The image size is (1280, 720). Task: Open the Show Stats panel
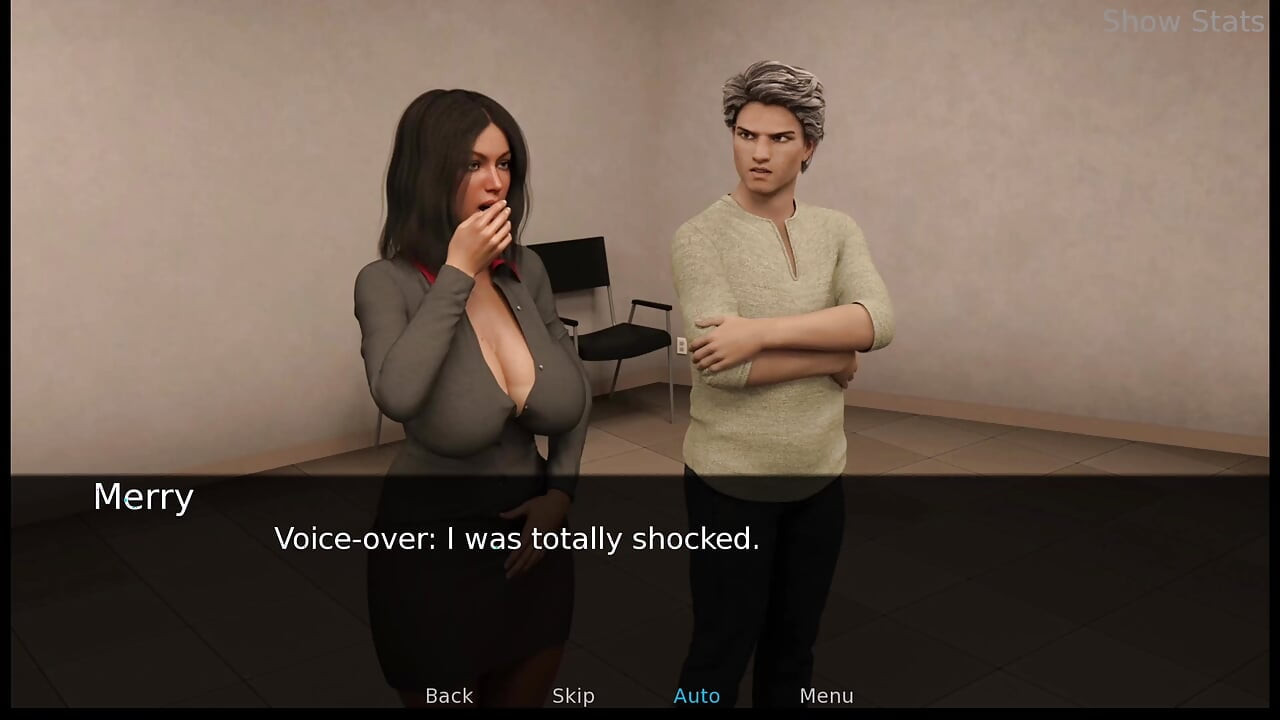pos(1183,21)
